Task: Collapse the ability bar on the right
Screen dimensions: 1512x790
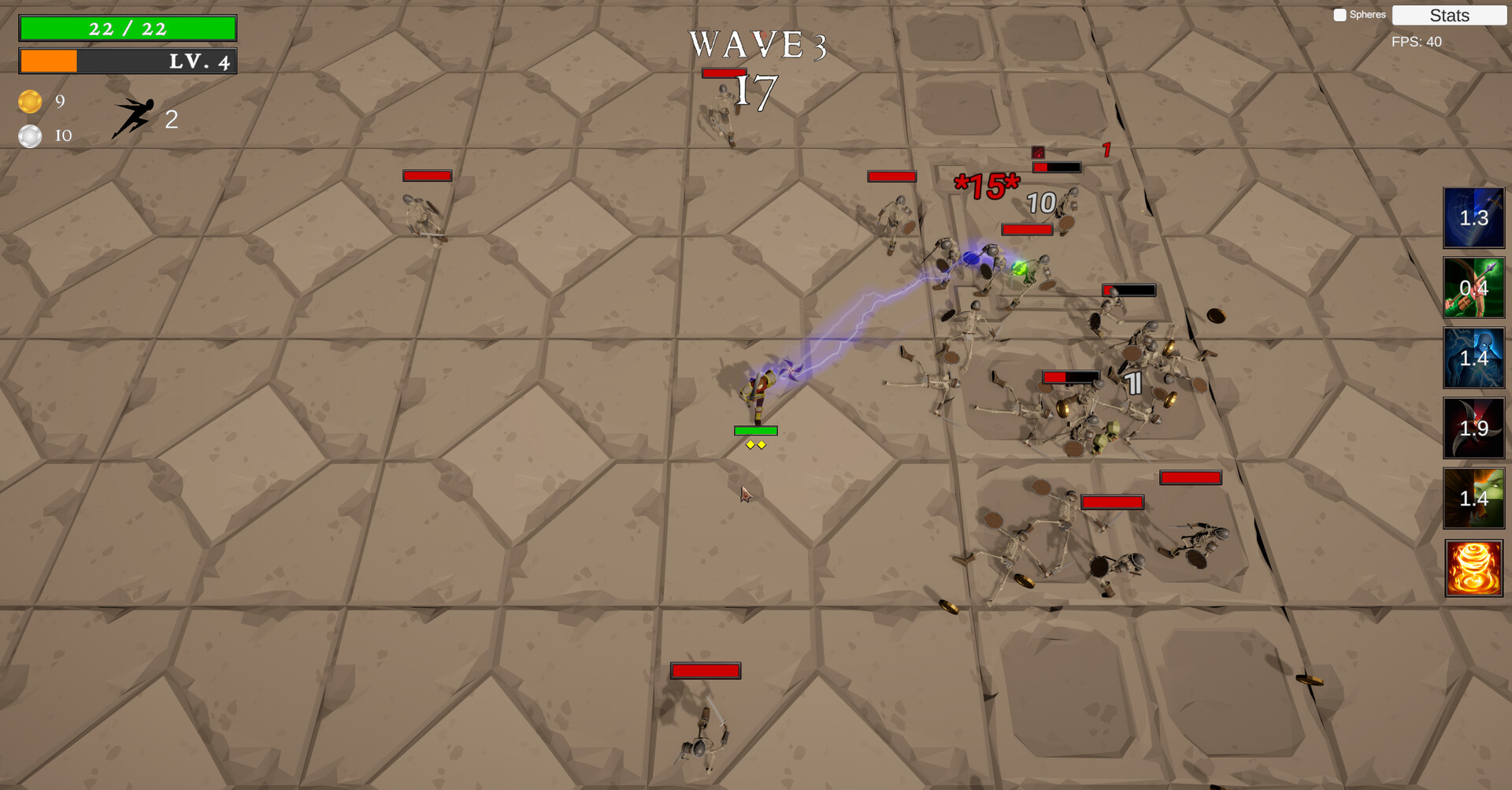Action: [1473, 394]
